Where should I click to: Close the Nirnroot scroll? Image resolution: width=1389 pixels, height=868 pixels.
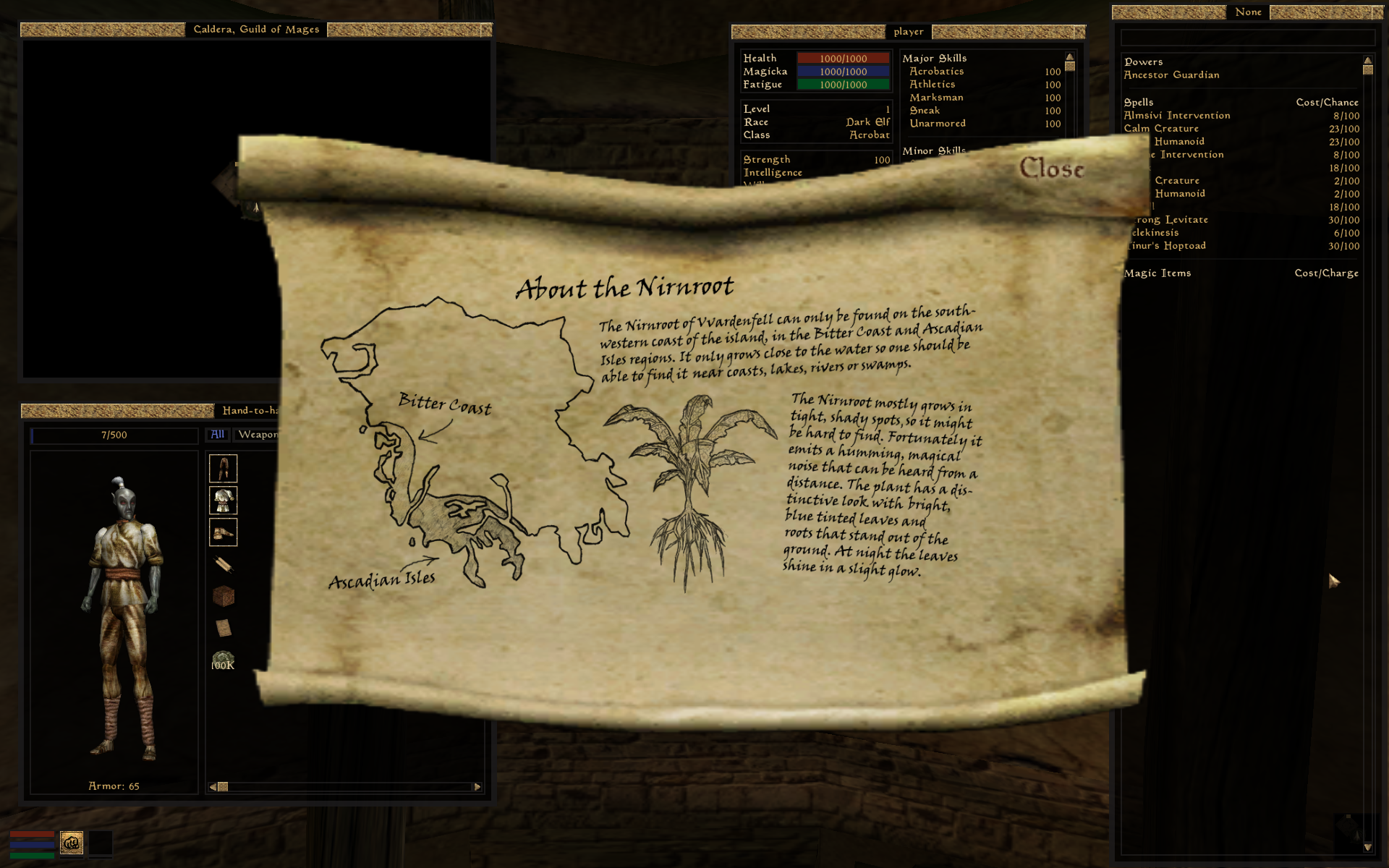1051,169
